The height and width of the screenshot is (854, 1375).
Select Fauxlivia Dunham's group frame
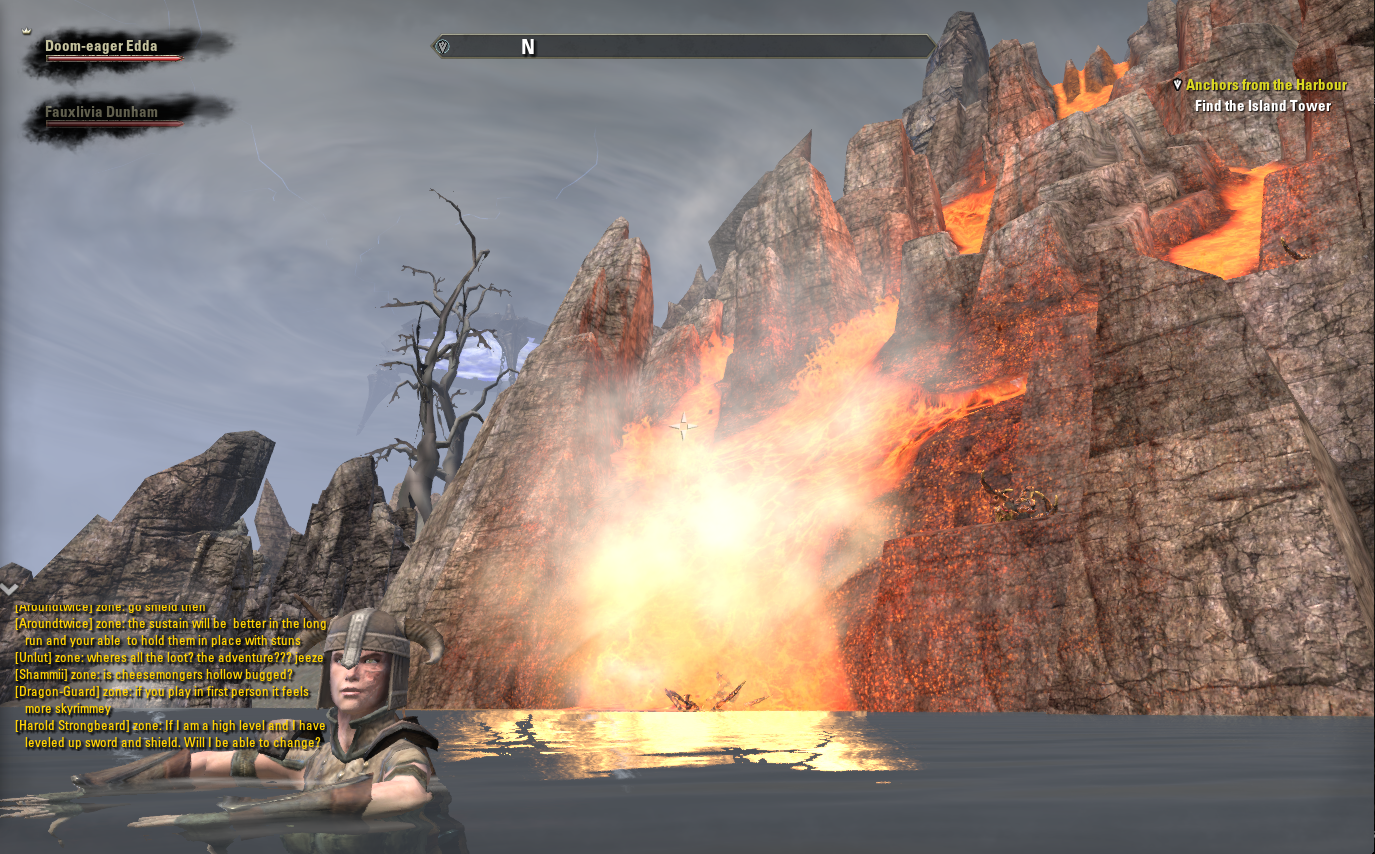tap(101, 112)
